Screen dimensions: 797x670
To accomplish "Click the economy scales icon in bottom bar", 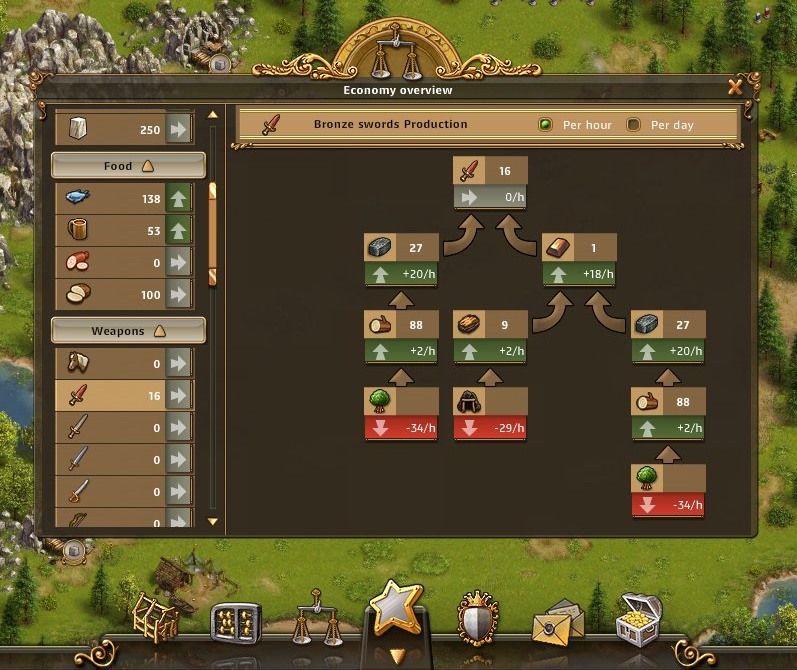I will pyautogui.click(x=312, y=624).
